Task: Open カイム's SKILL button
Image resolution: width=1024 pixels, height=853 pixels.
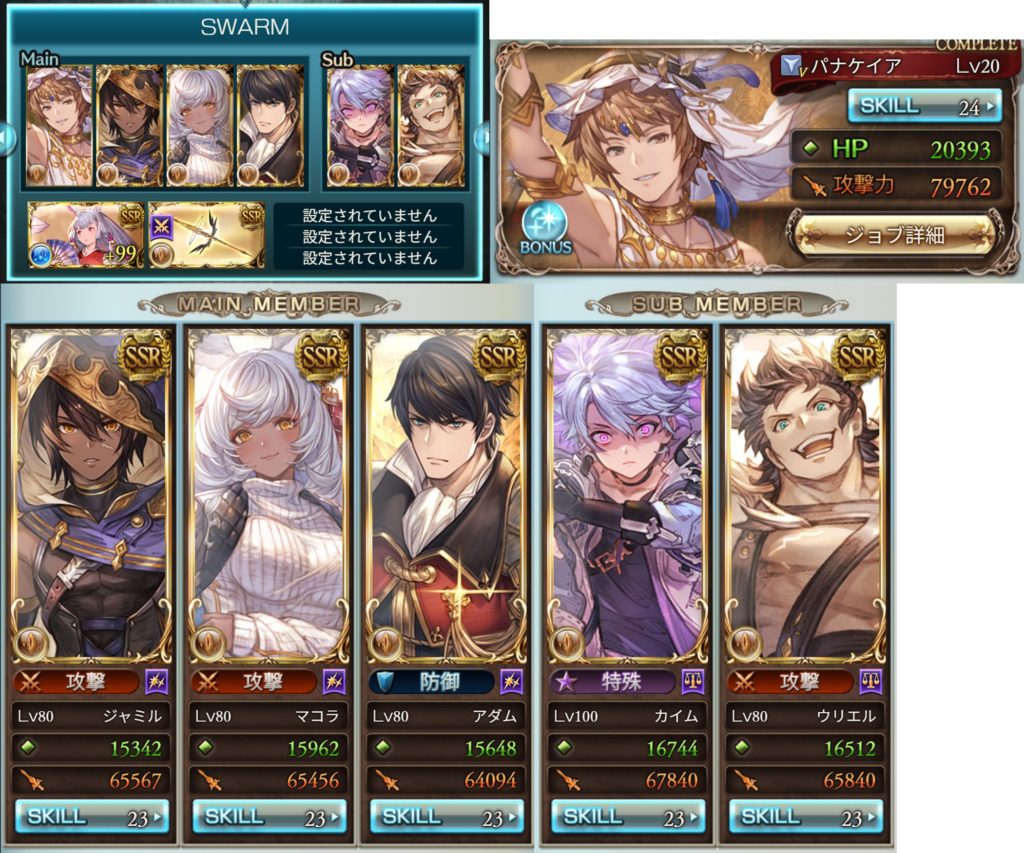Action: pos(627,816)
